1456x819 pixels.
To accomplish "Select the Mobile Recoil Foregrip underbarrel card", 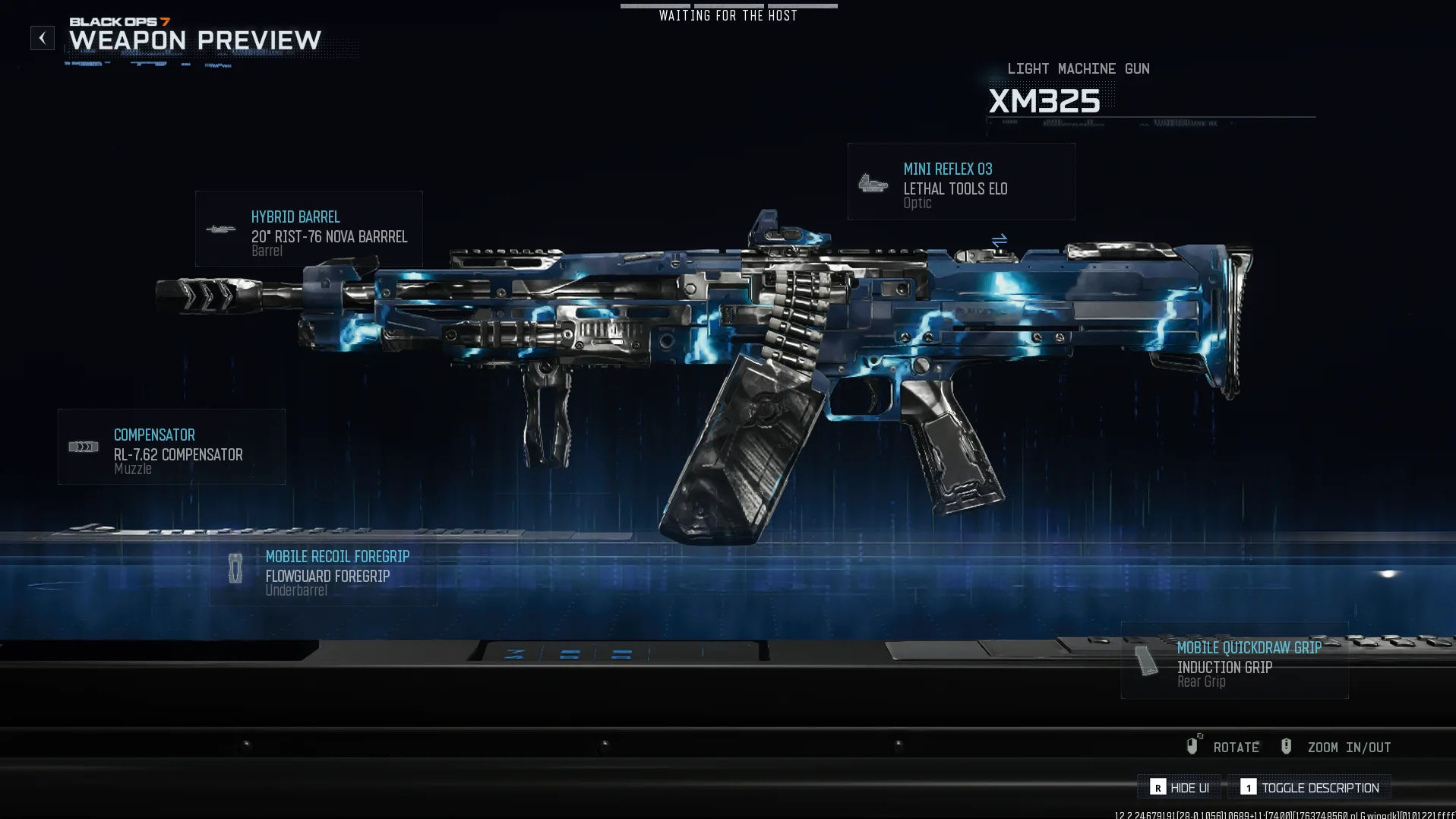I will point(324,572).
